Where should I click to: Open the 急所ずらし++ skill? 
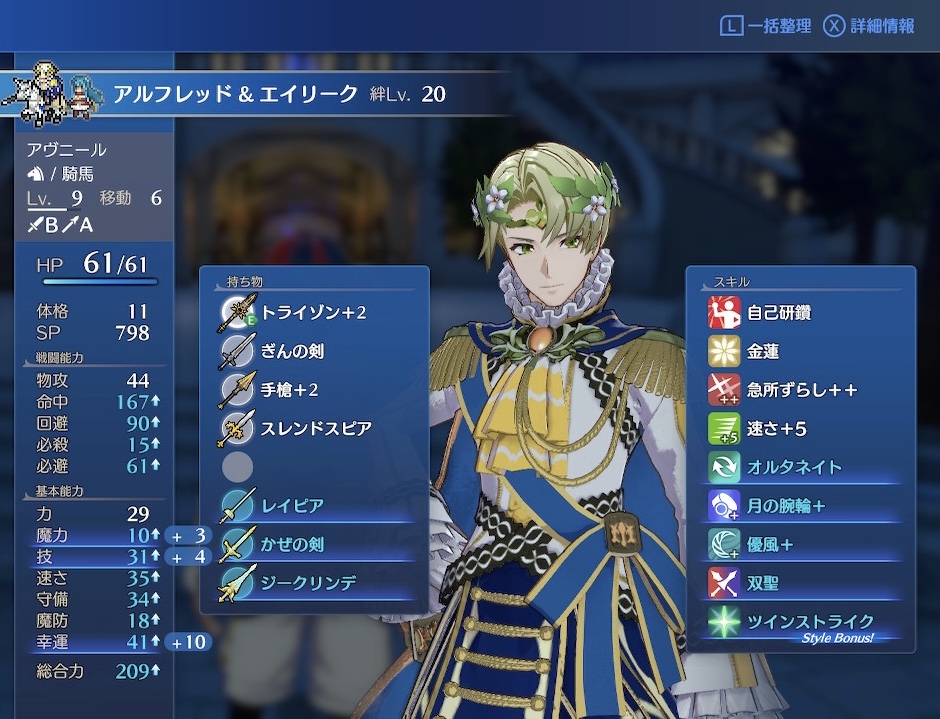click(800, 390)
